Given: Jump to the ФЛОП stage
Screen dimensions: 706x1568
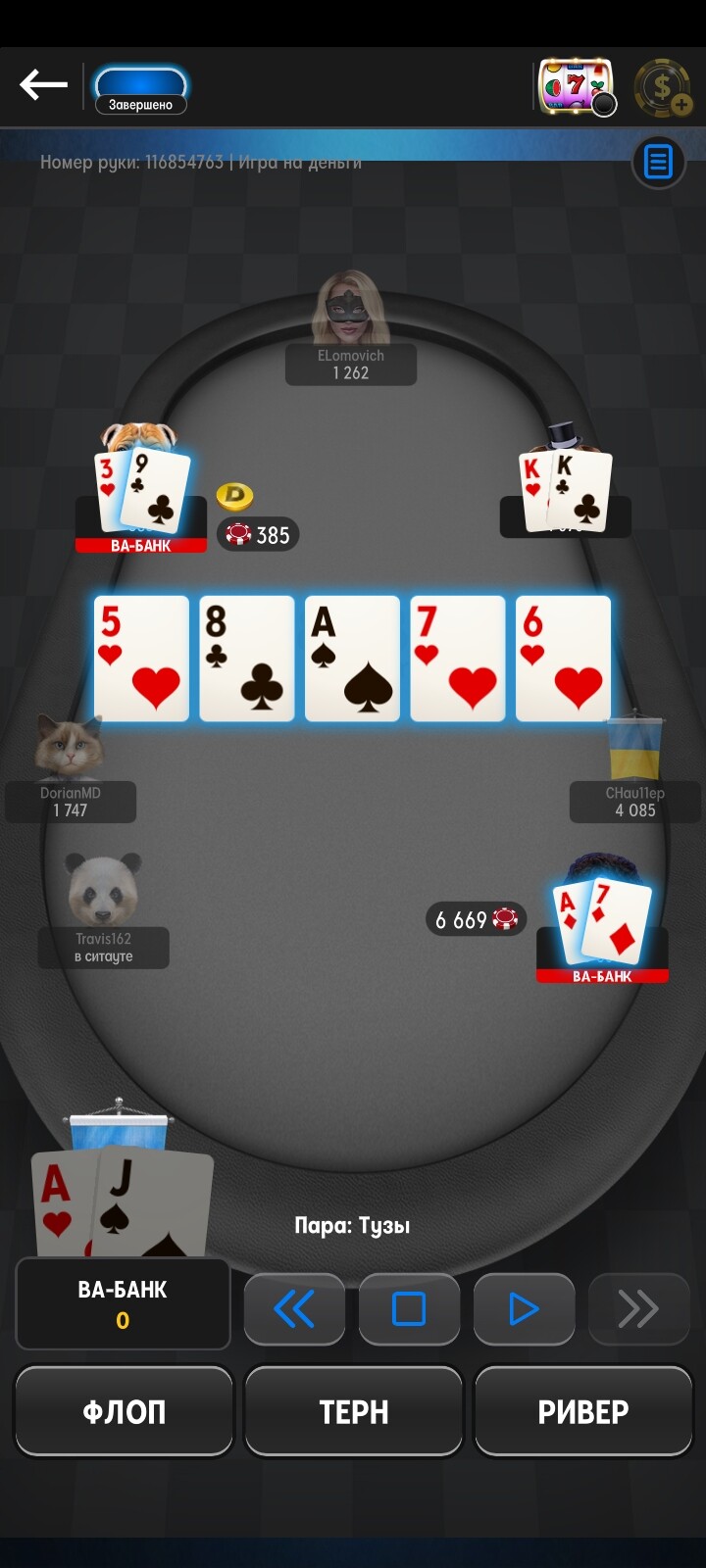Looking at the screenshot, I should [x=124, y=1411].
